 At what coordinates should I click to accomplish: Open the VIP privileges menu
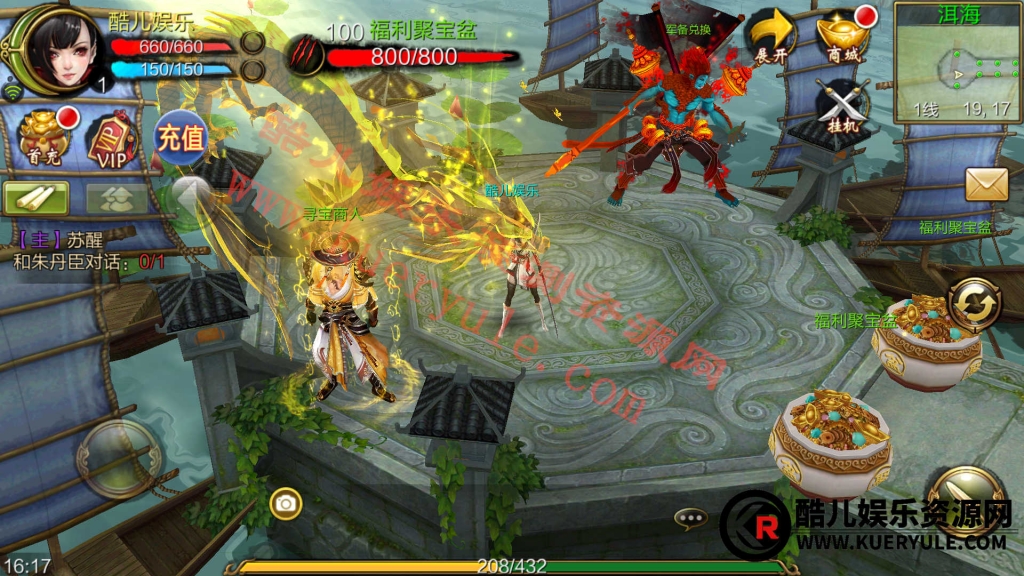pyautogui.click(x=110, y=138)
